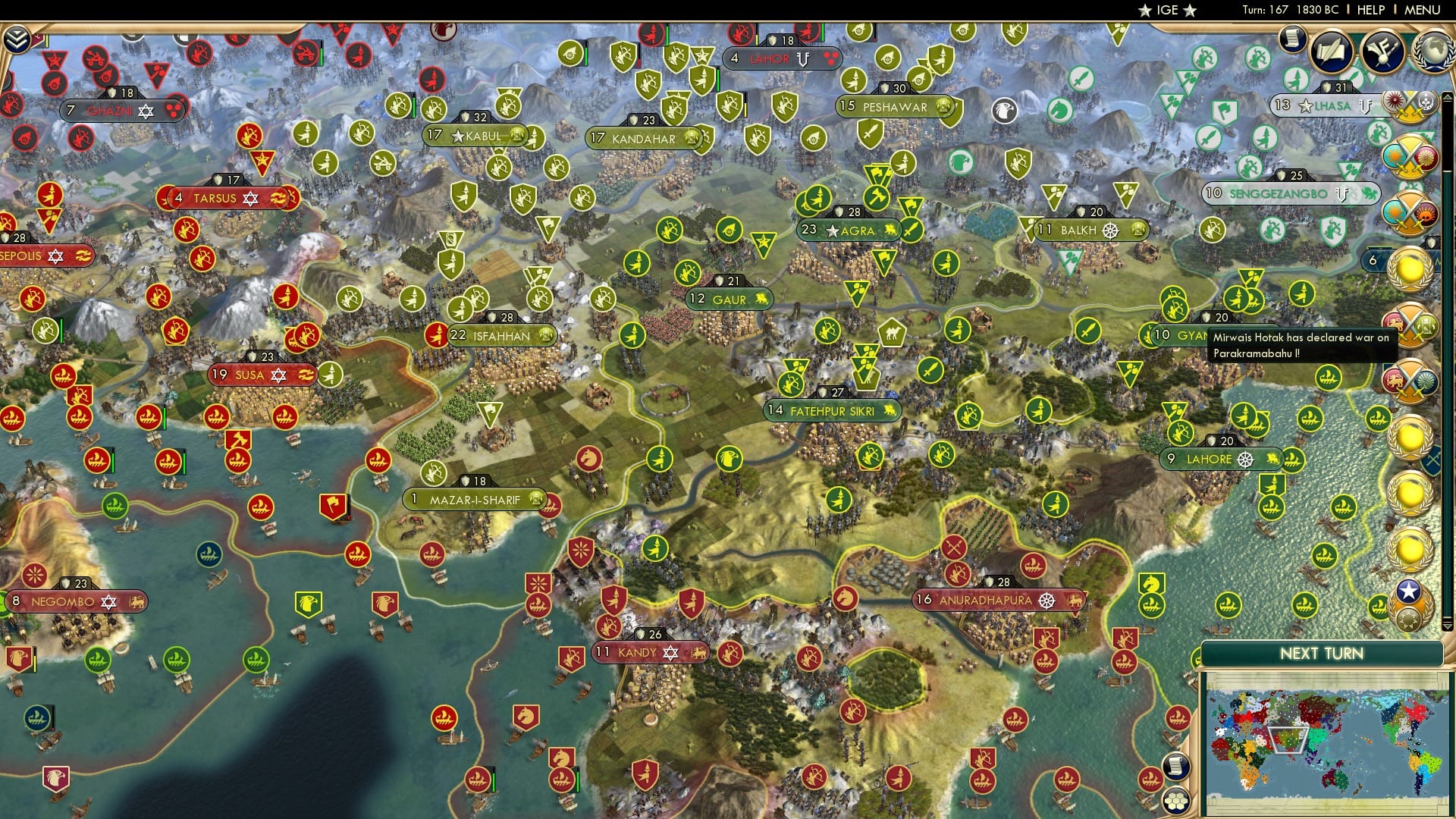Open the Culture overview icon
Screen dimensions: 1456x819
pyautogui.click(x=1383, y=51)
